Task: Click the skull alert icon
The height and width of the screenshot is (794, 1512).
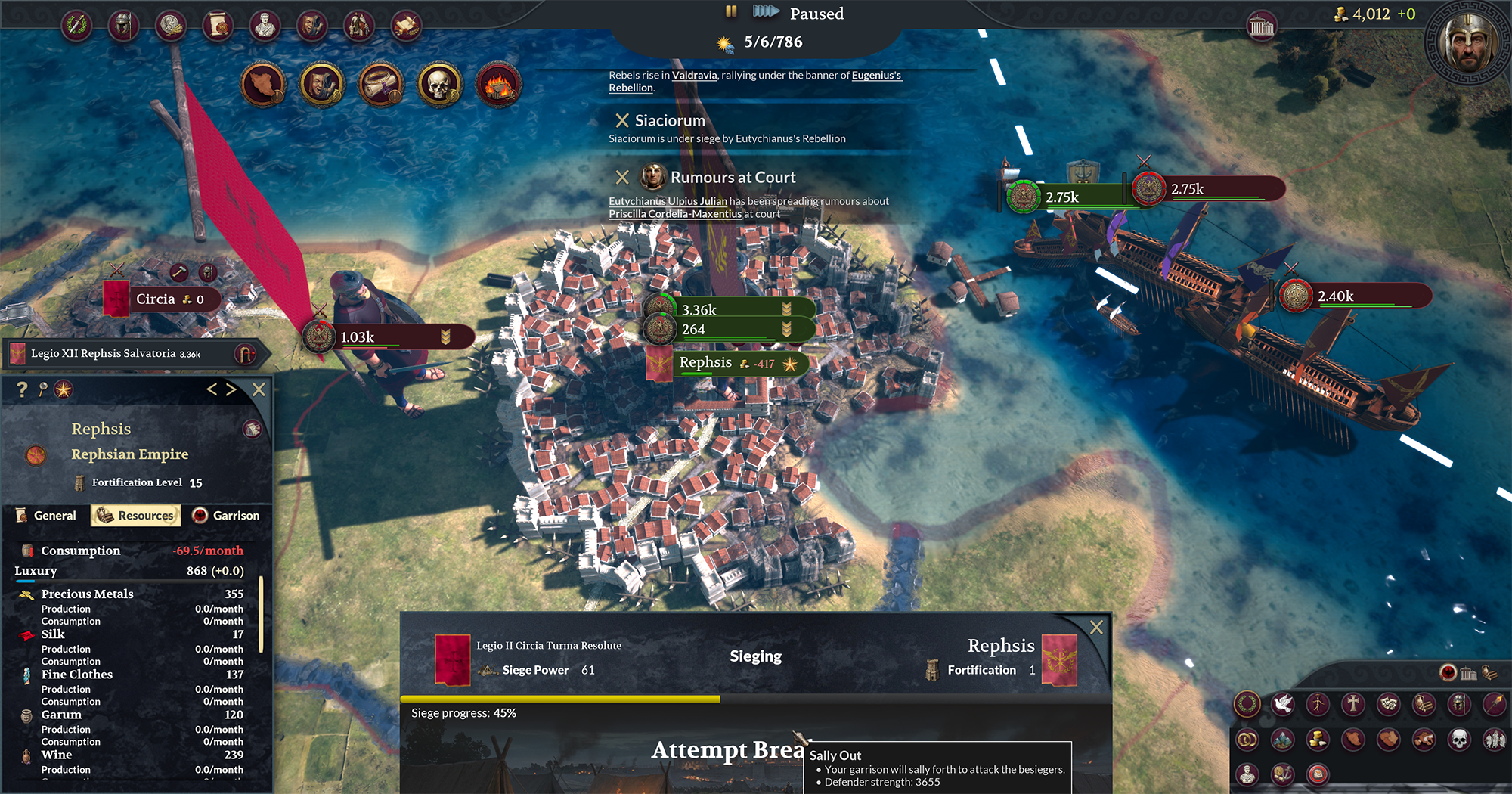Action: coord(439,84)
